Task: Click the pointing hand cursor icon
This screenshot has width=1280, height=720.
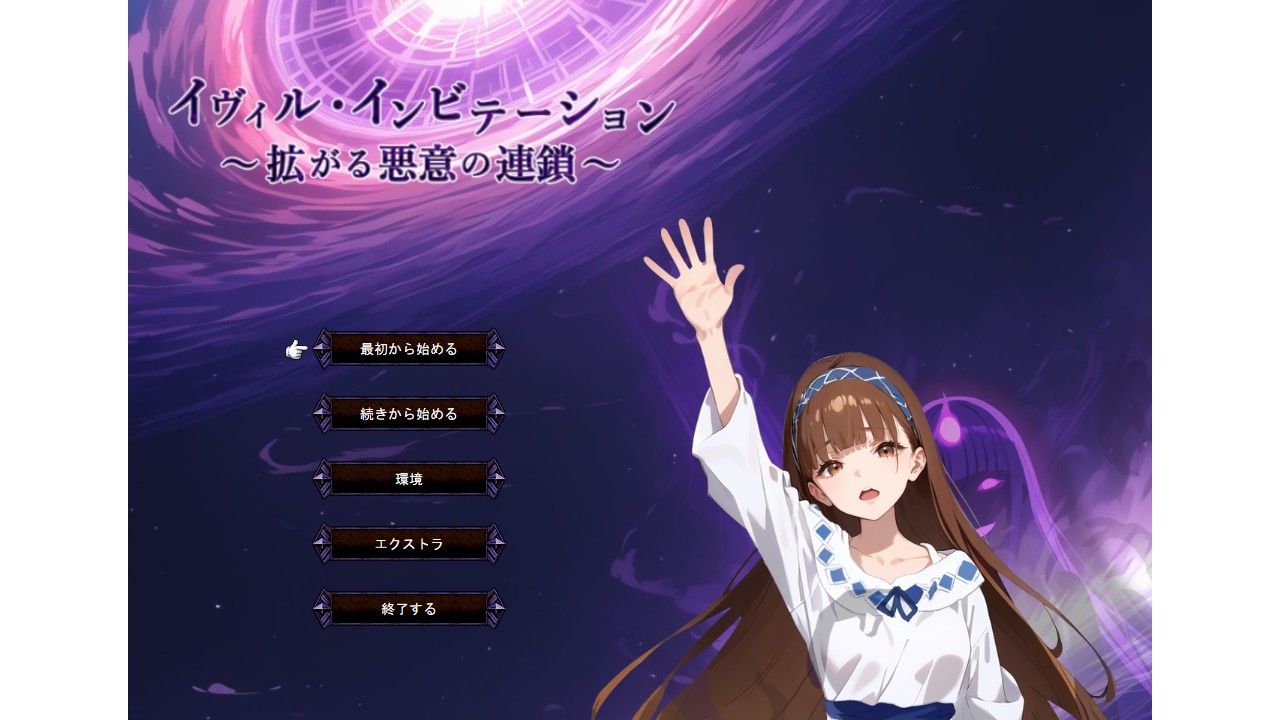Action: coord(294,348)
